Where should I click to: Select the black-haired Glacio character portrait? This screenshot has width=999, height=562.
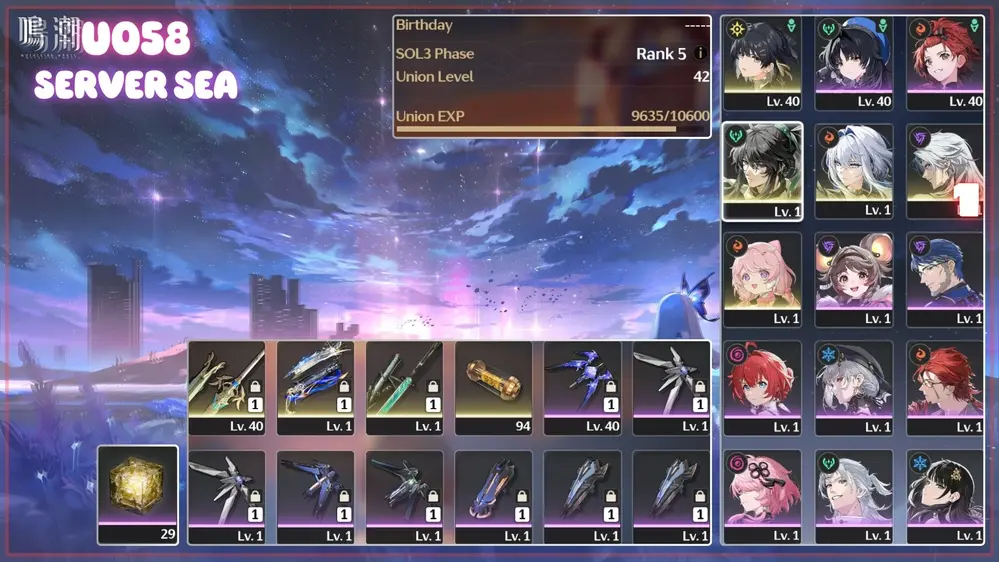pos(944,496)
